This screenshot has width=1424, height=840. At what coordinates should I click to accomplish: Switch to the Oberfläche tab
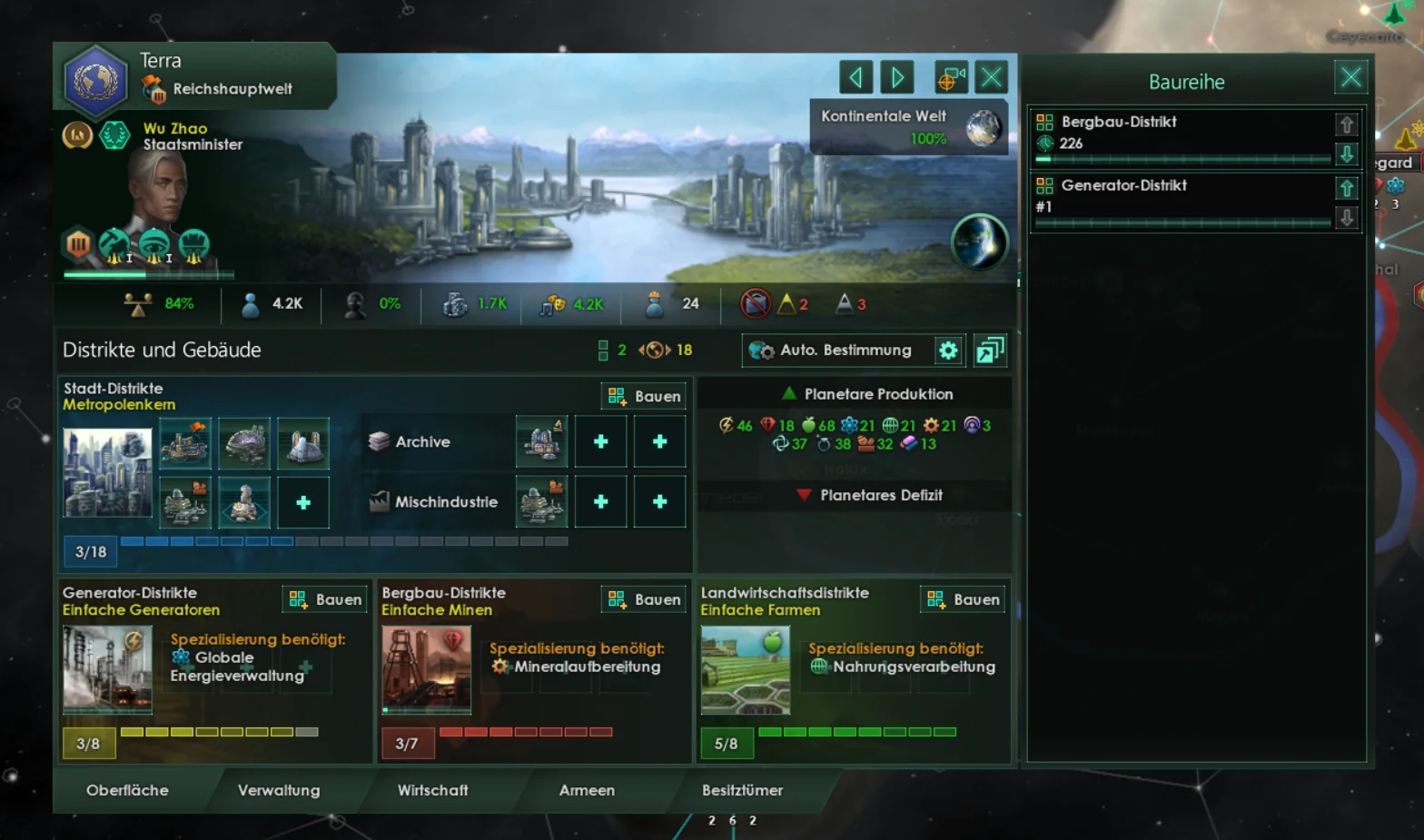coord(127,790)
